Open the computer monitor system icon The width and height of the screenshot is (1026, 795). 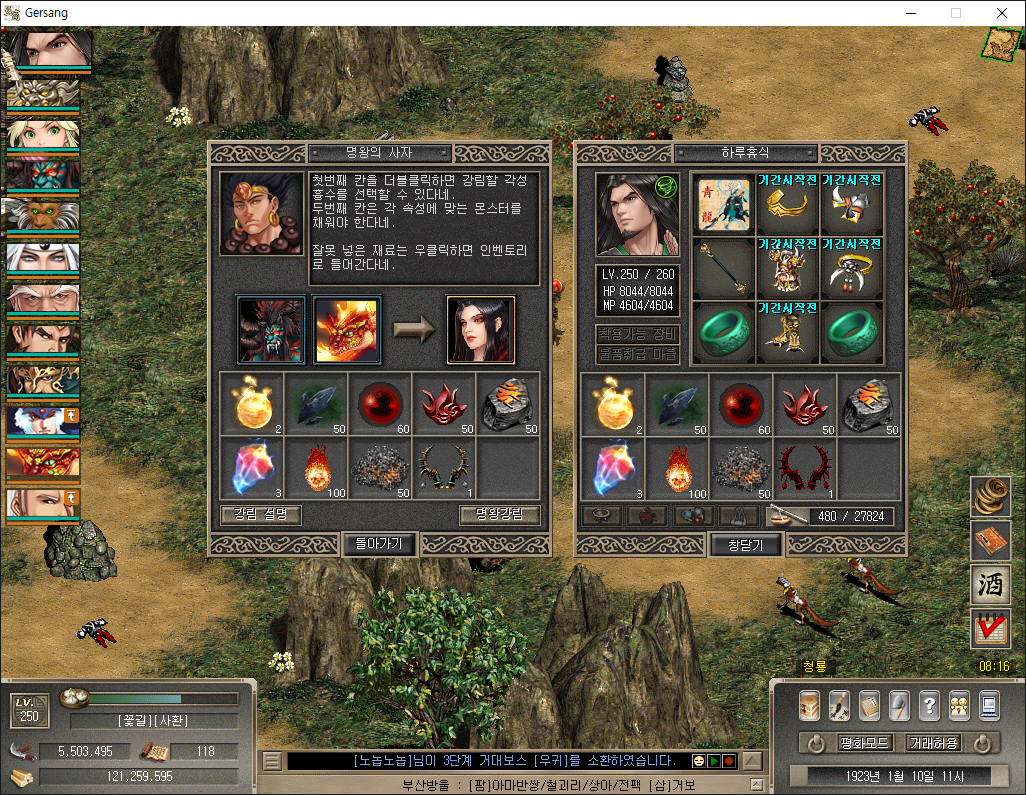pyautogui.click(x=989, y=705)
